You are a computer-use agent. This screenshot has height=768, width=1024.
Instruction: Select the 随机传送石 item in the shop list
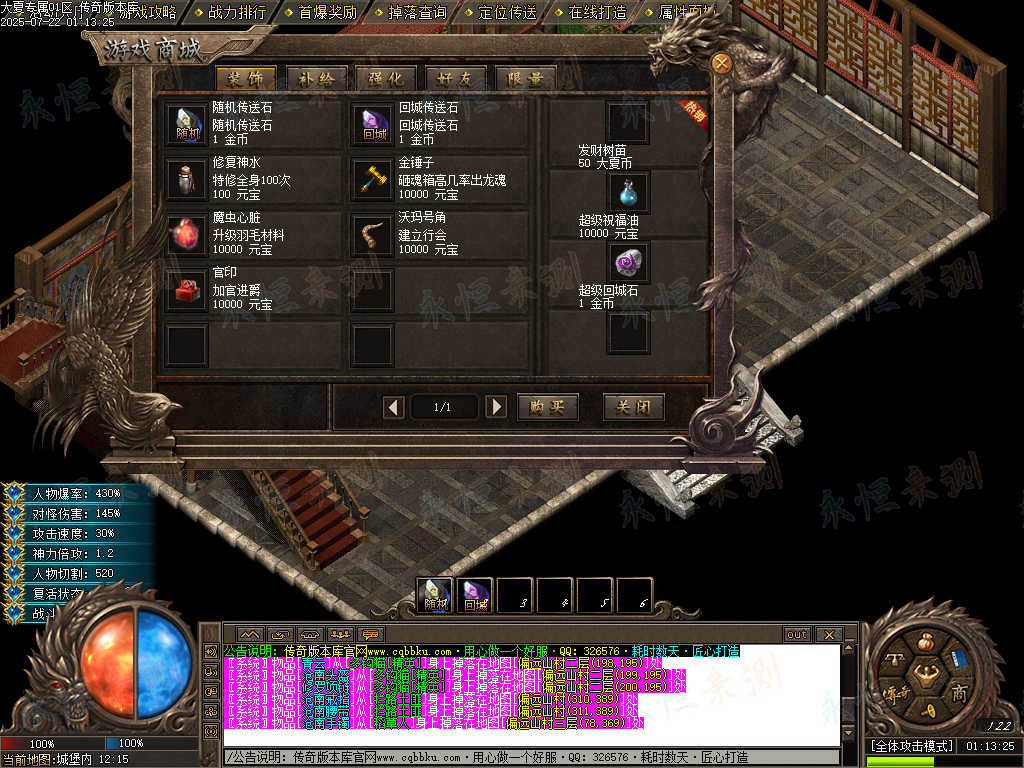[x=187, y=124]
